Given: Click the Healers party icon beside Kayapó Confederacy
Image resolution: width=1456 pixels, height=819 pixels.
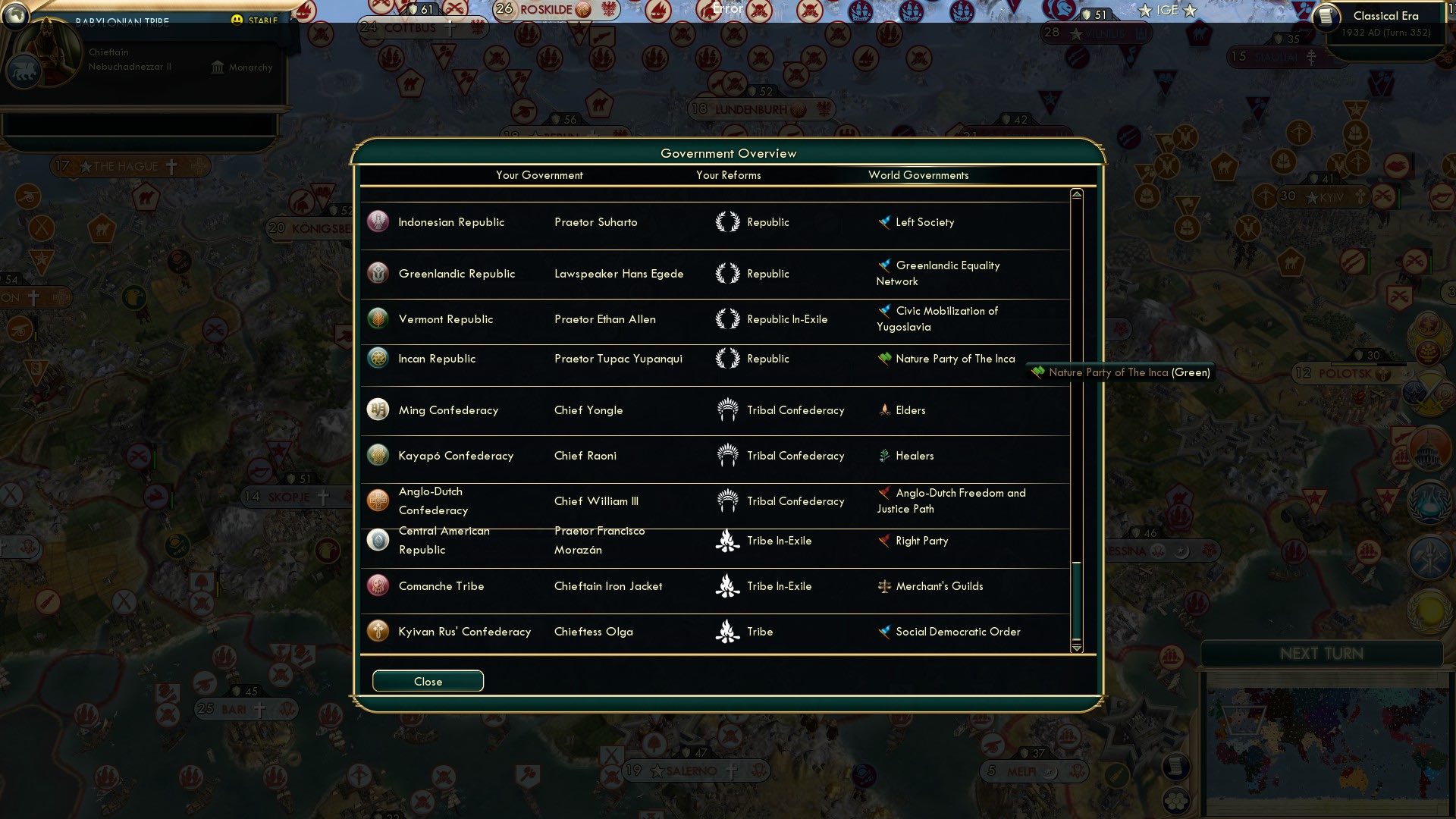Looking at the screenshot, I should point(883,455).
